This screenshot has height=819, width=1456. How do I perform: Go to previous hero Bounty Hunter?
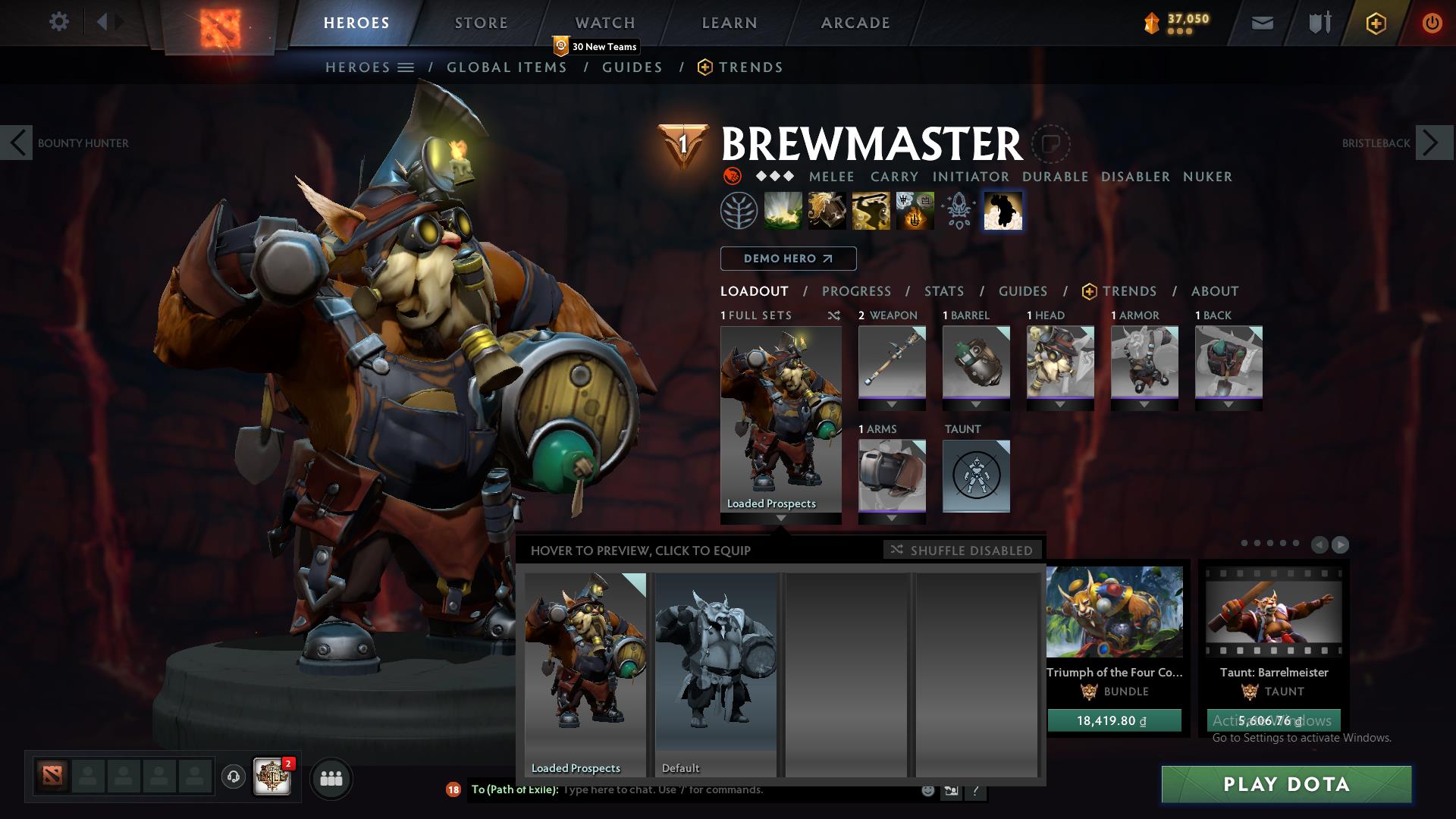point(17,143)
